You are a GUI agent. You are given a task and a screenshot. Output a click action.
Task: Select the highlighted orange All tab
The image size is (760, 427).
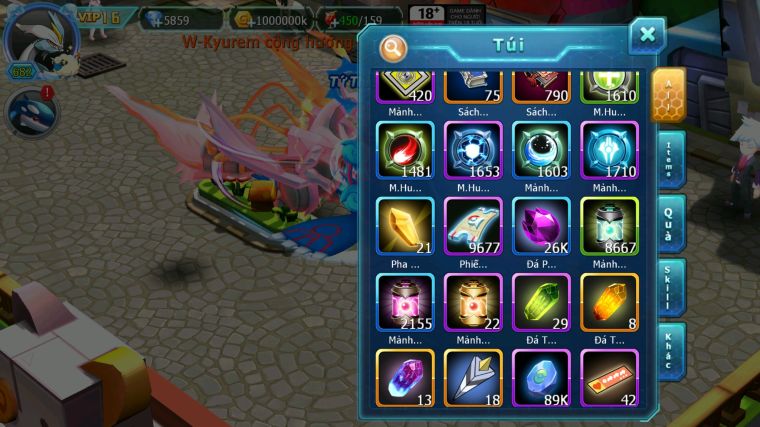[x=669, y=95]
